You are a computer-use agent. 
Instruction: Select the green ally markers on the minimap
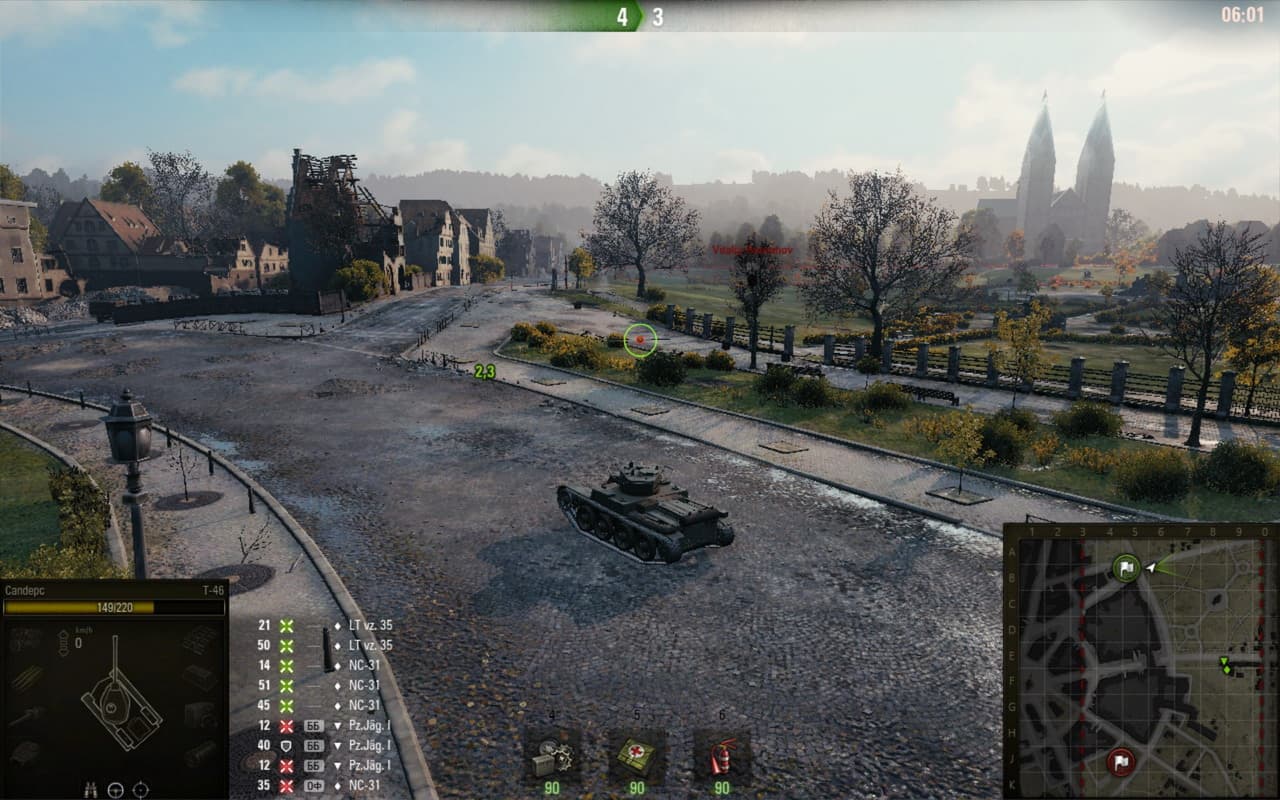[x=1225, y=664]
